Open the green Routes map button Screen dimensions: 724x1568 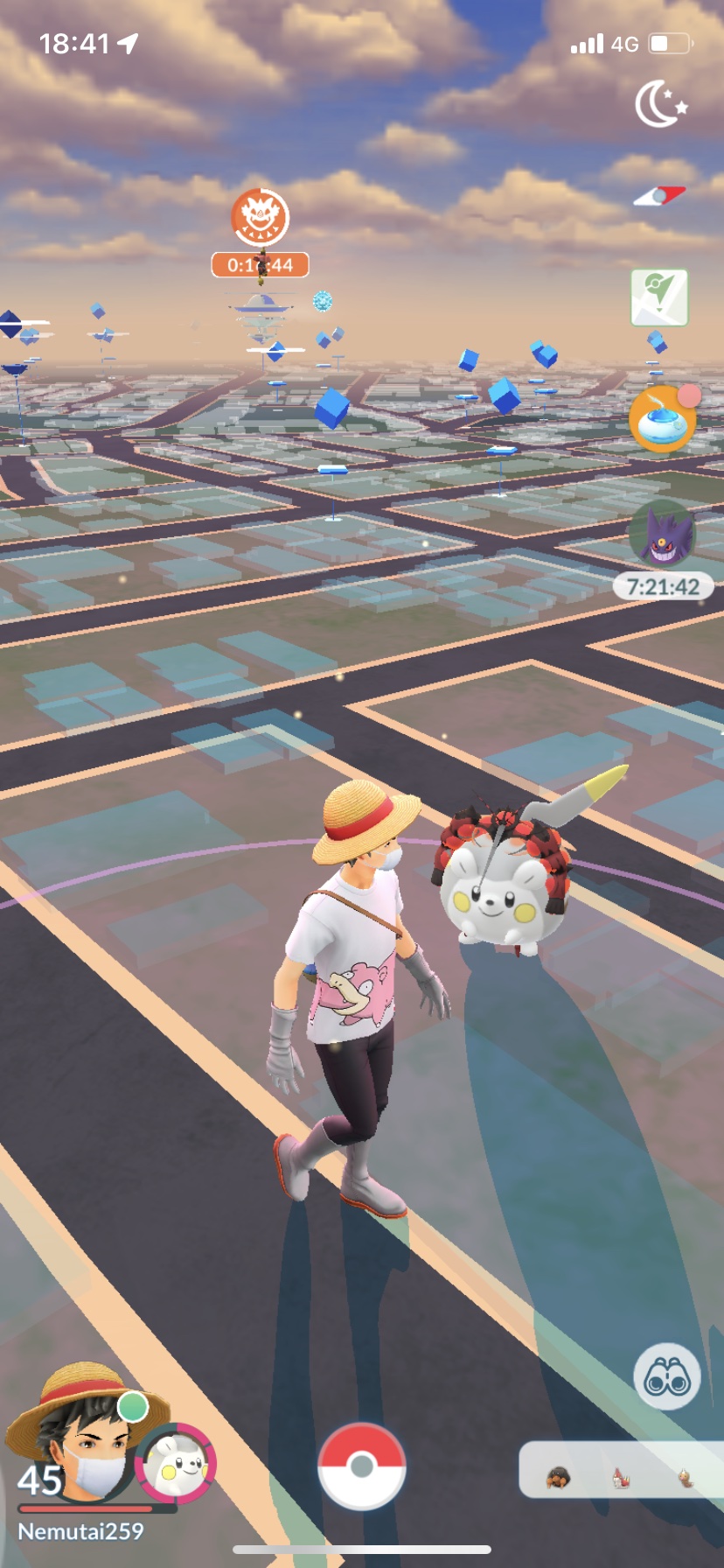pyautogui.click(x=659, y=298)
